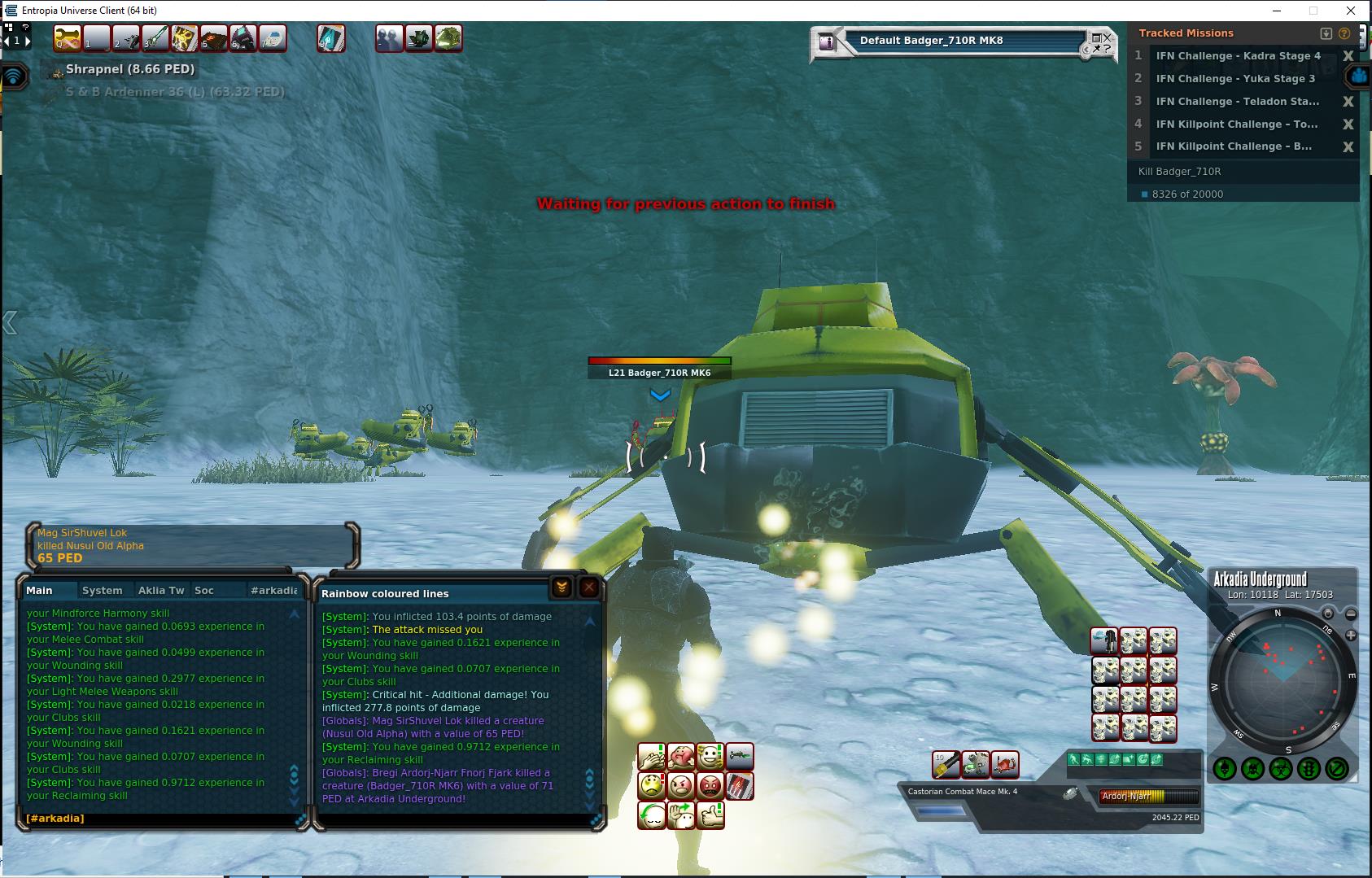Use the thumbs-up emote icon
Image resolution: width=1372 pixels, height=878 pixels.
710,815
